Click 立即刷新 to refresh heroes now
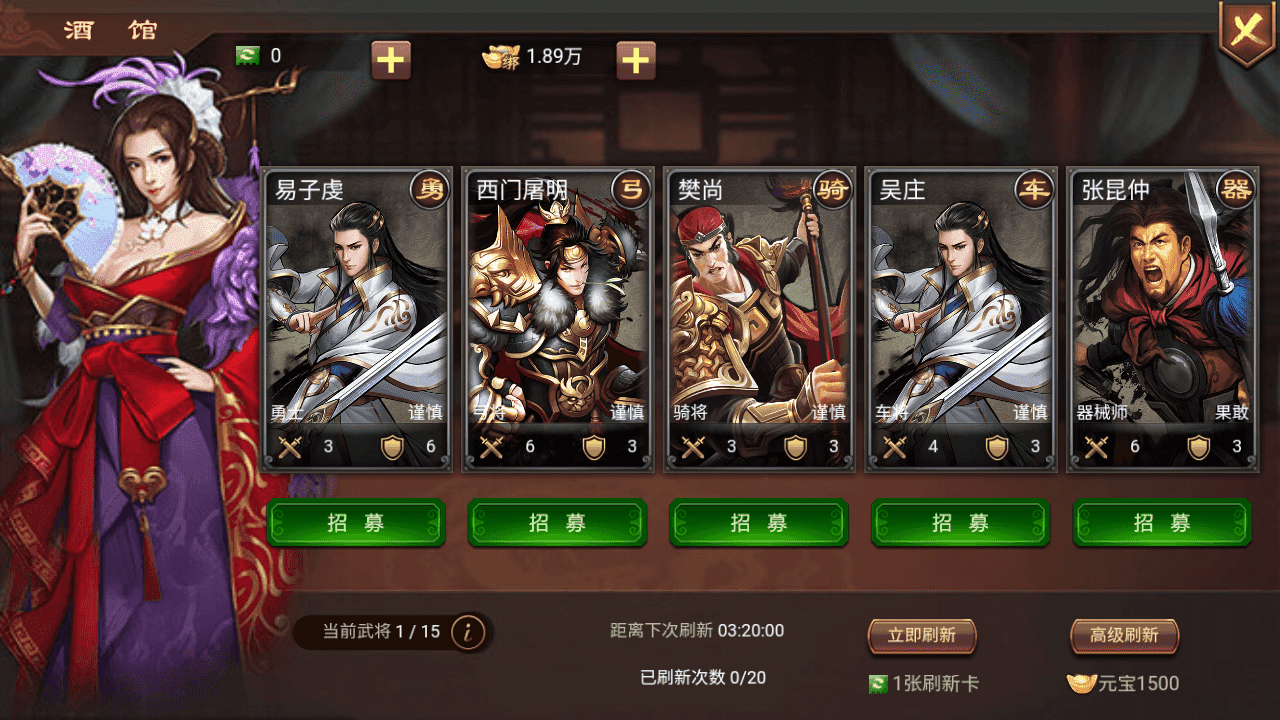Screen dimensions: 1280x720 (x=922, y=636)
